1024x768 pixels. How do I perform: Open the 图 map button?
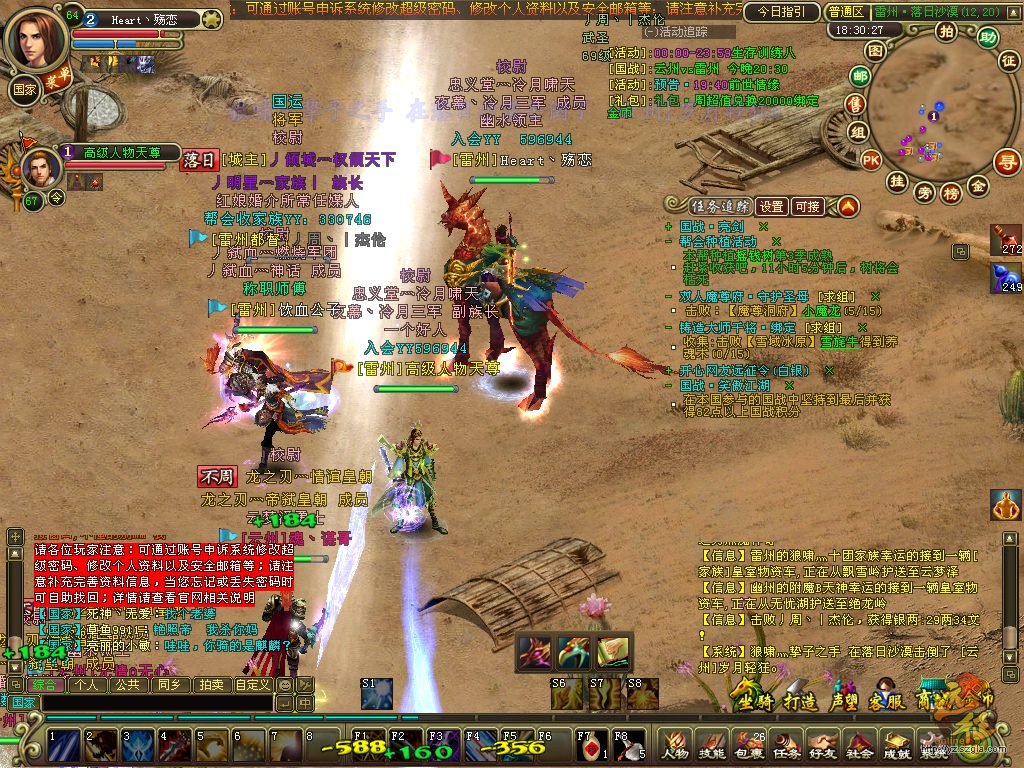coord(875,50)
